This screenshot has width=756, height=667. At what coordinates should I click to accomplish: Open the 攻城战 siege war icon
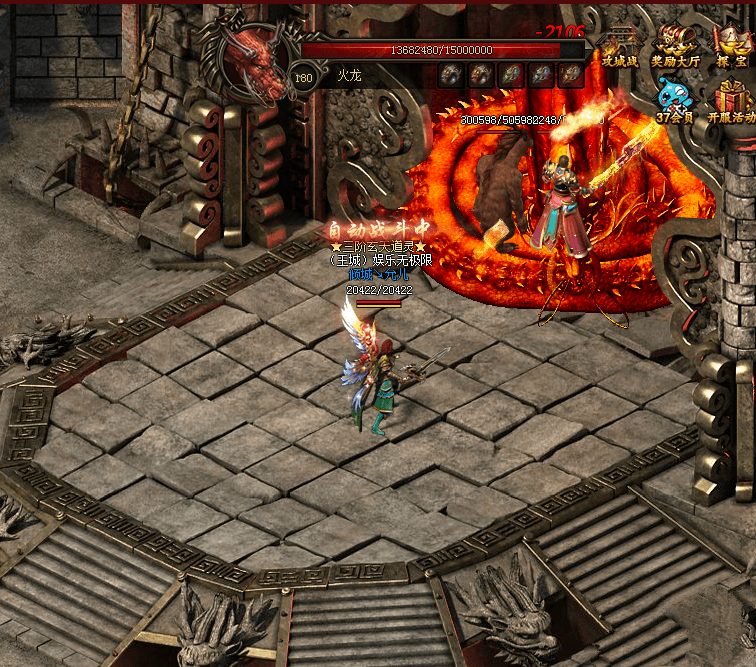pyautogui.click(x=619, y=46)
